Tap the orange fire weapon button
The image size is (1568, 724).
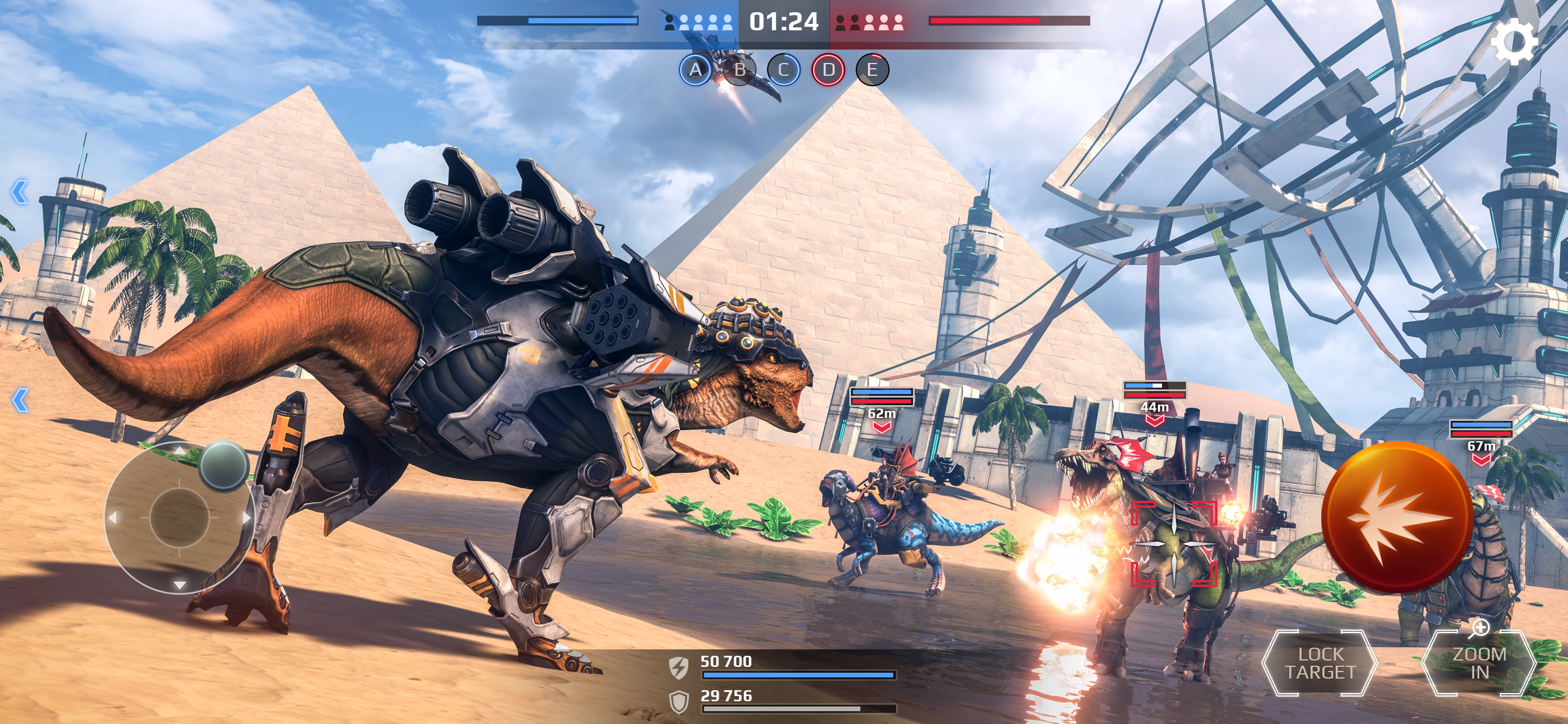click(1397, 517)
